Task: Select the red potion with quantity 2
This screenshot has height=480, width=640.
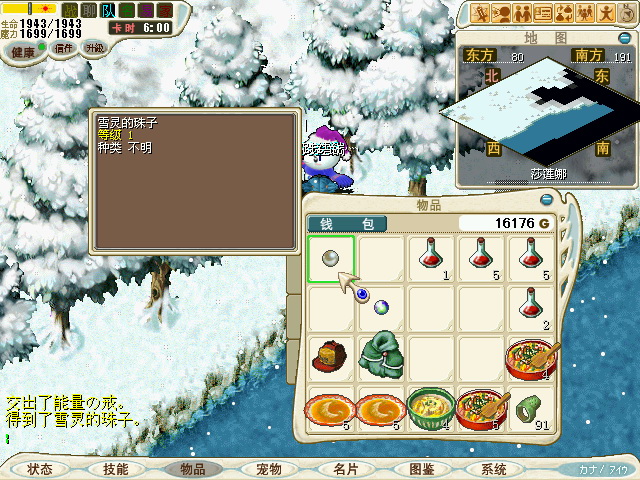Action: (531, 309)
